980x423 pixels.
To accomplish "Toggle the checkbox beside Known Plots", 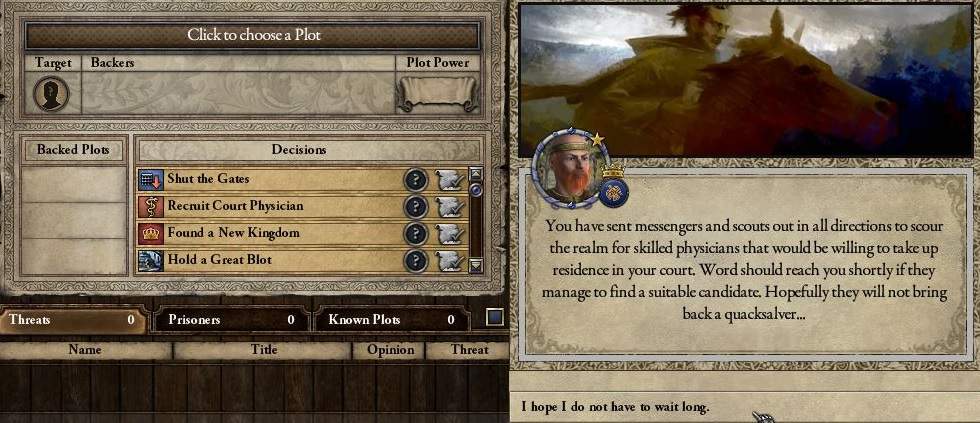I will [494, 319].
